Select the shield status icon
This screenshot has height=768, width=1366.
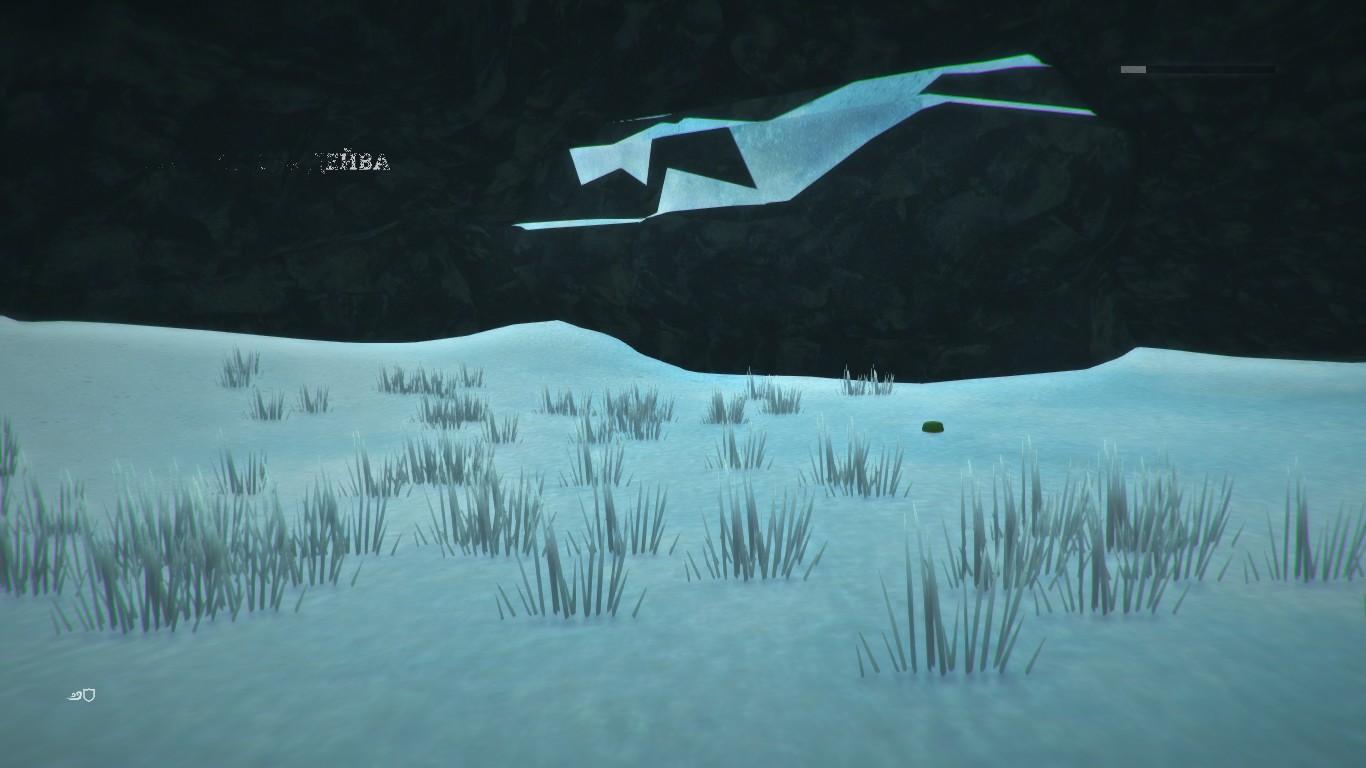click(x=88, y=694)
